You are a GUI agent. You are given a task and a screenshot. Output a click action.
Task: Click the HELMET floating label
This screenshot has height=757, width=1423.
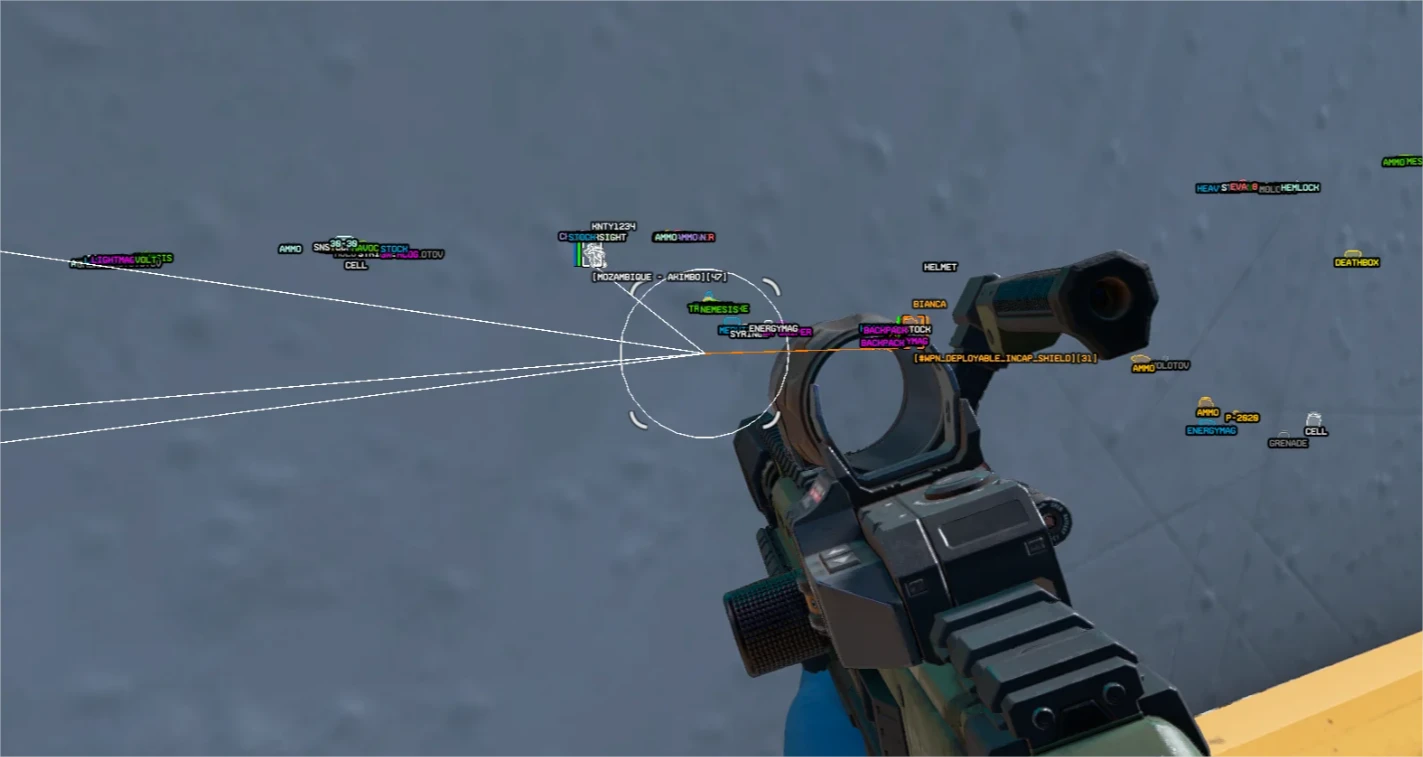coord(940,267)
